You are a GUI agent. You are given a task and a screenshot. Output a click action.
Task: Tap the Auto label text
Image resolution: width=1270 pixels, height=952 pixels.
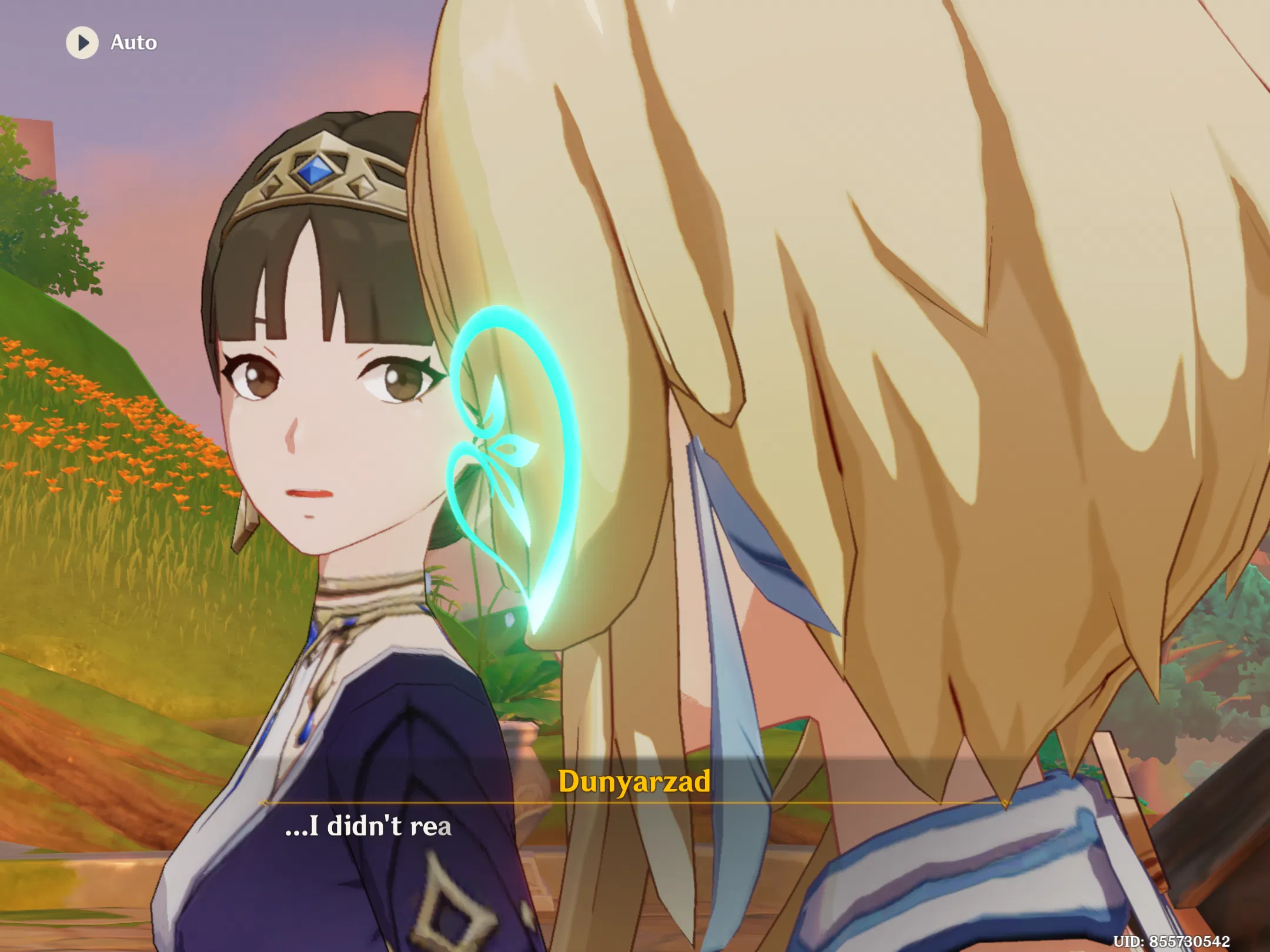tap(134, 42)
